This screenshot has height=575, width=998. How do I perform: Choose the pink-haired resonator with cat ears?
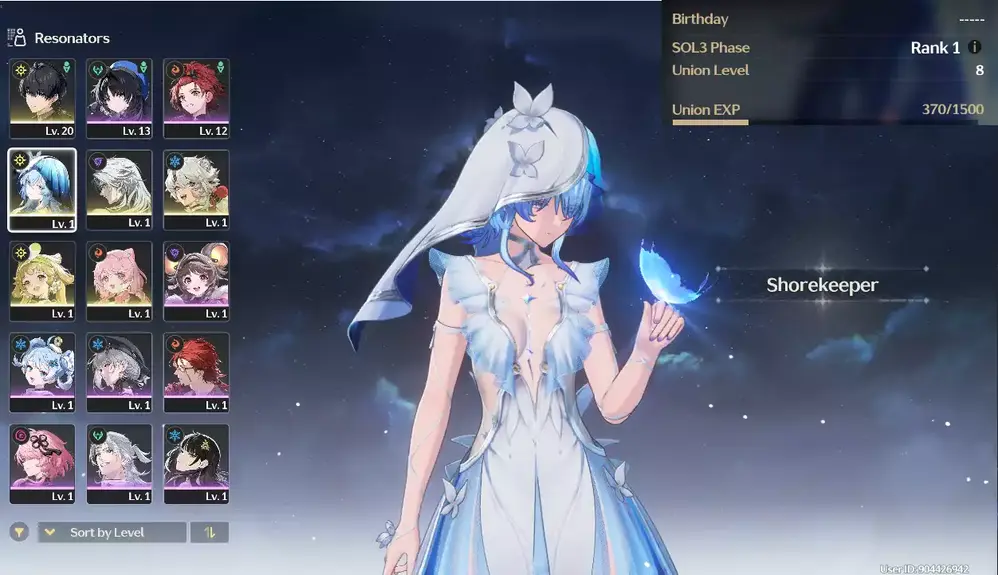pos(119,280)
